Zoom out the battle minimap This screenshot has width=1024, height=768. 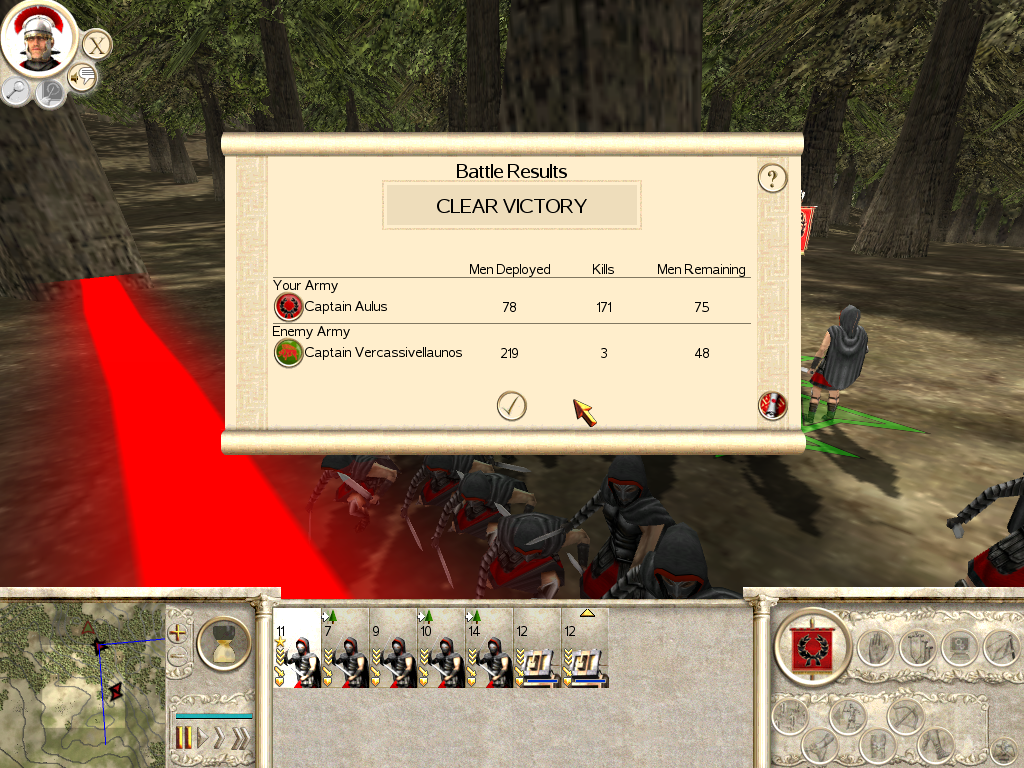(x=178, y=657)
